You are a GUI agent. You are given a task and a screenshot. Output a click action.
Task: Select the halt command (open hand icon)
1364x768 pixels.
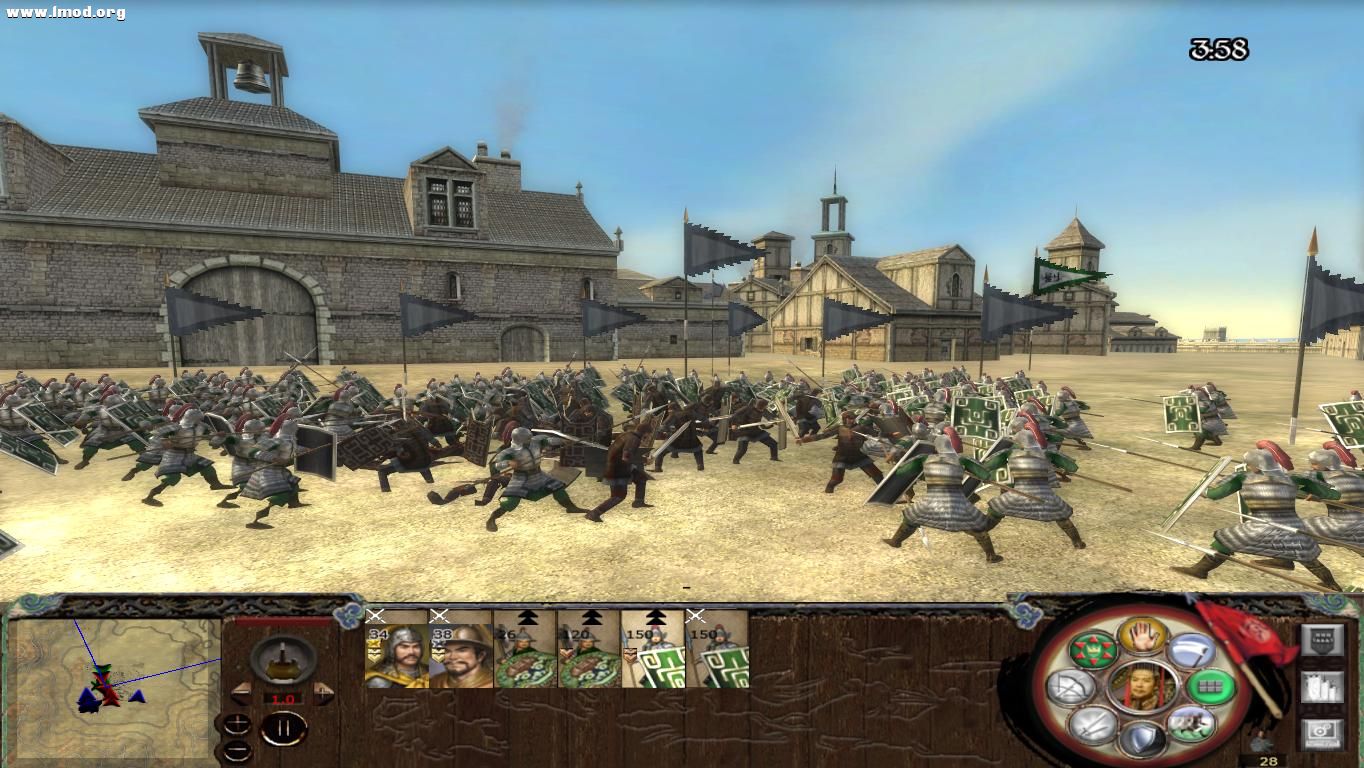[1144, 636]
